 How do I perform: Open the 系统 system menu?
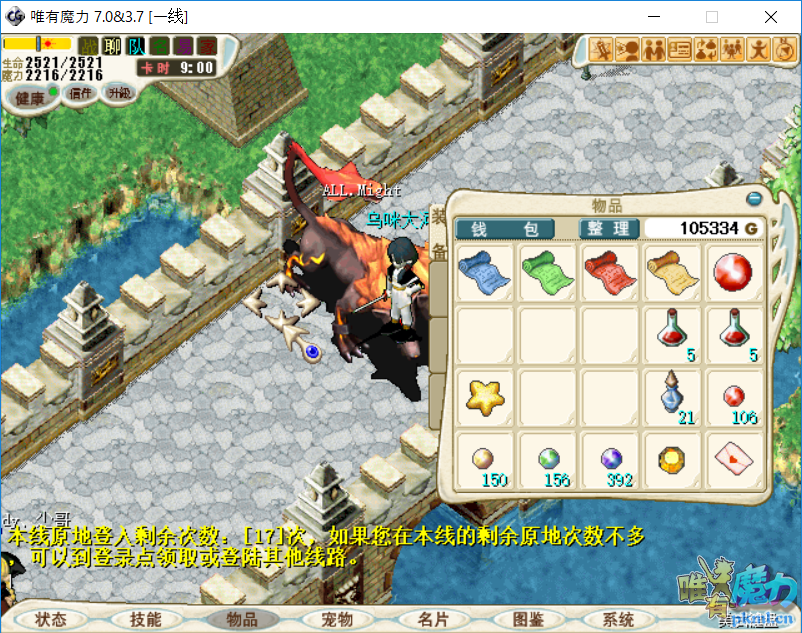[619, 619]
